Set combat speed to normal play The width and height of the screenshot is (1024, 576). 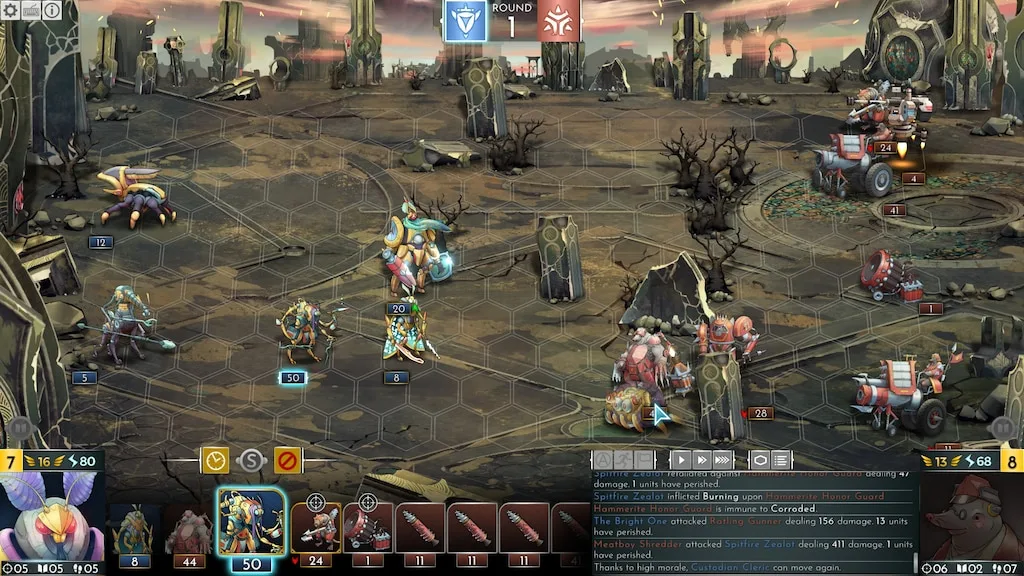[x=681, y=460]
